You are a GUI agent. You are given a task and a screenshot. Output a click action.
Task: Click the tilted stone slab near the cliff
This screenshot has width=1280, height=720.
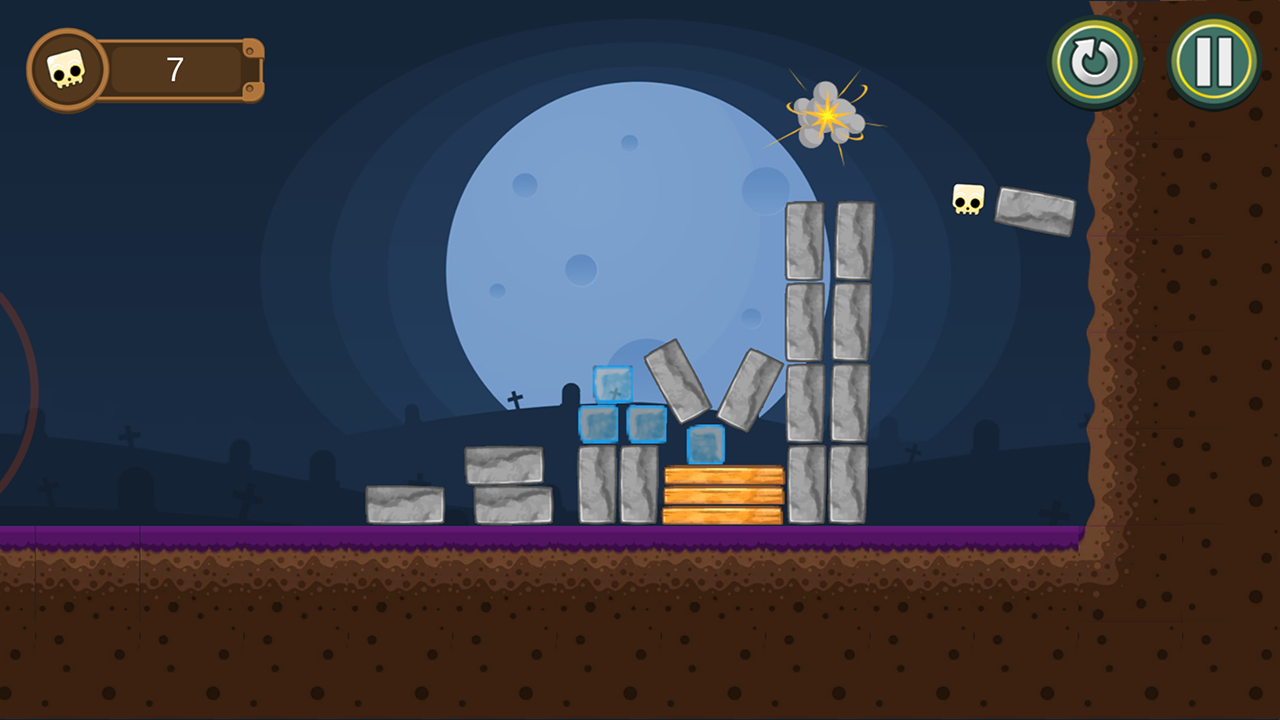point(1035,212)
